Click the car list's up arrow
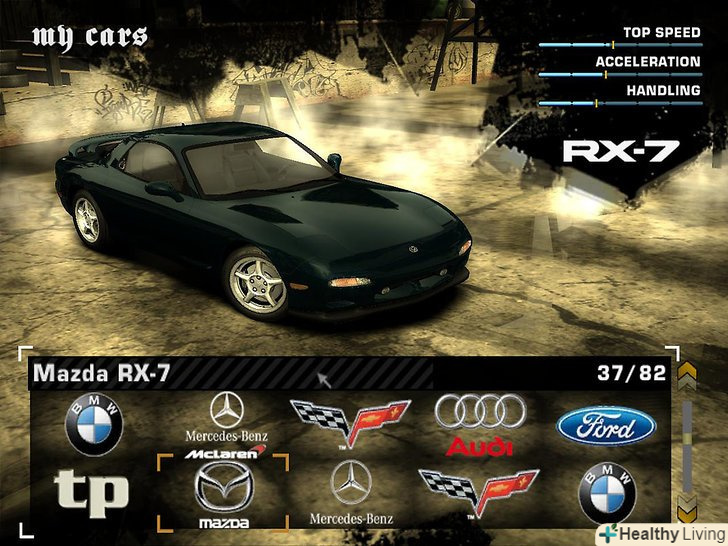Viewport: 728px width, 546px height. pos(686,376)
